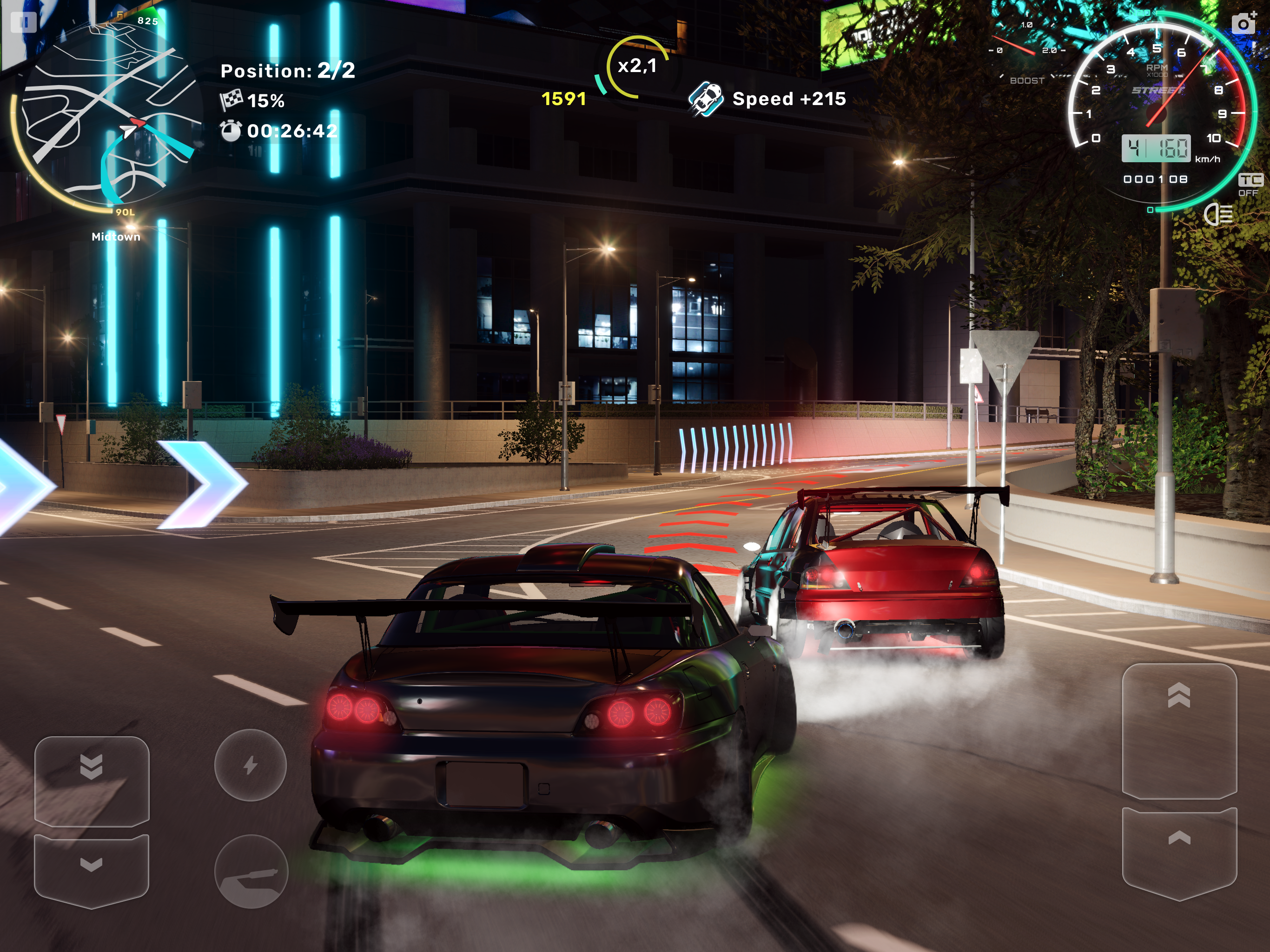Screen dimensions: 1270x952
Task: Toggle the headlights icon
Action: click(x=1218, y=215)
